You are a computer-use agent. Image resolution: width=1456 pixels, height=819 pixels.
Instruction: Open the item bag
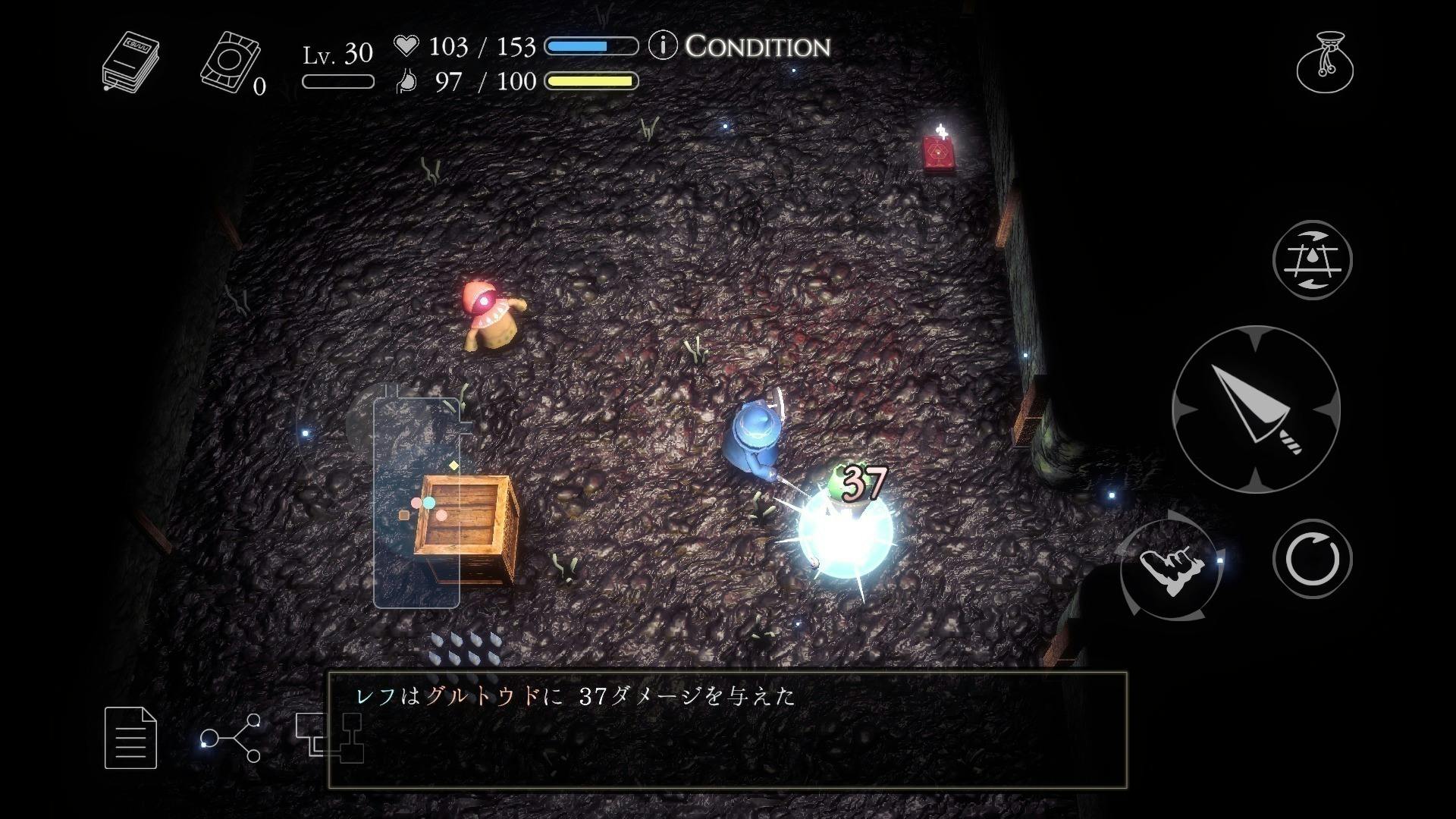pyautogui.click(x=1325, y=62)
